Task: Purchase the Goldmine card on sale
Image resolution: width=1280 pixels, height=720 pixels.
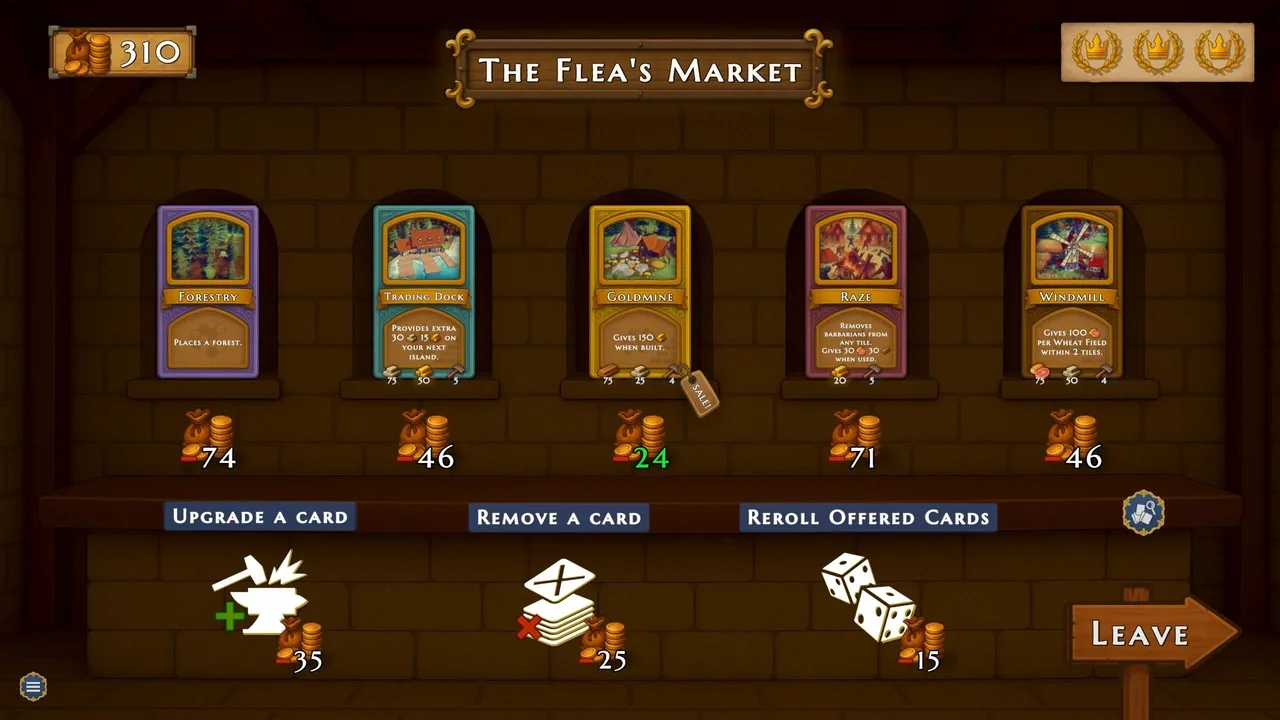Action: (640, 291)
